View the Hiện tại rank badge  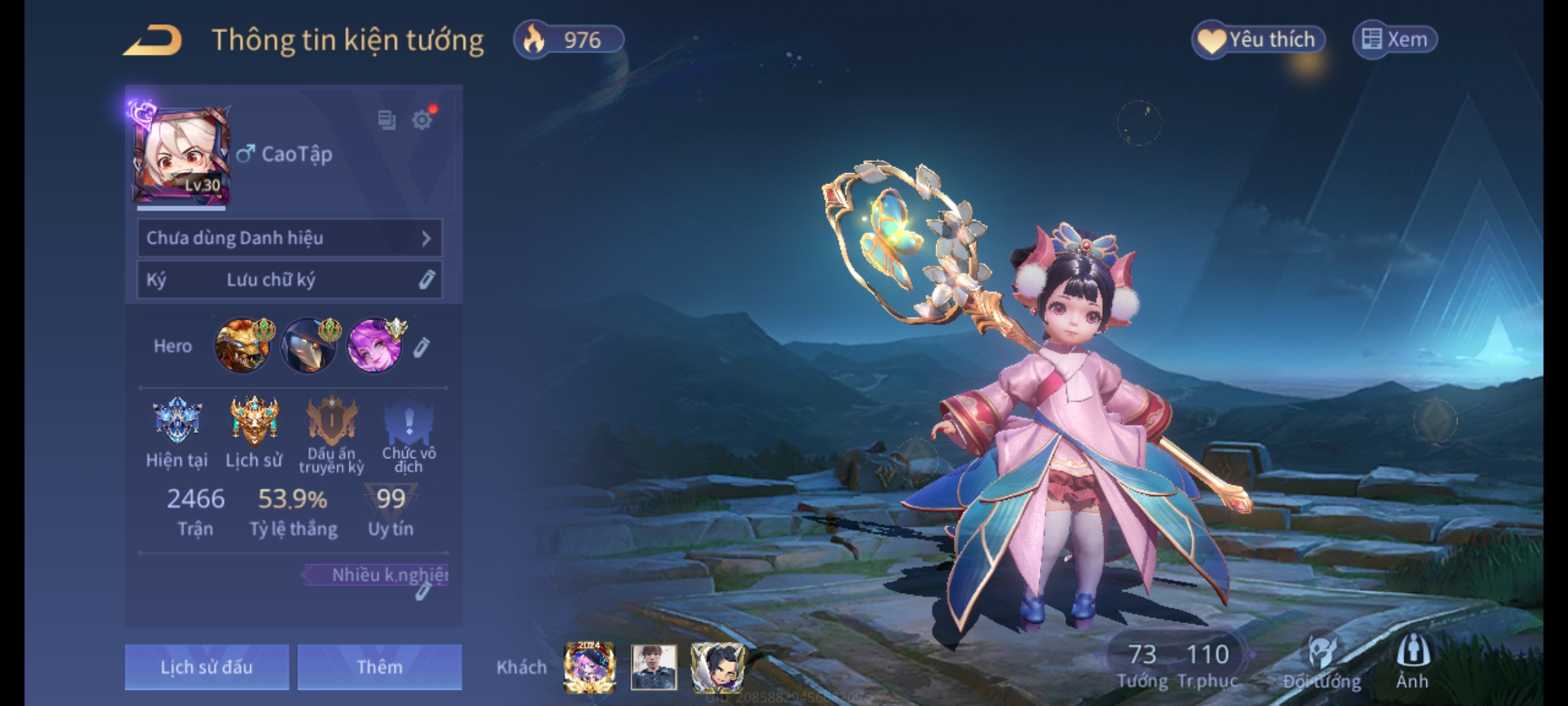click(176, 421)
